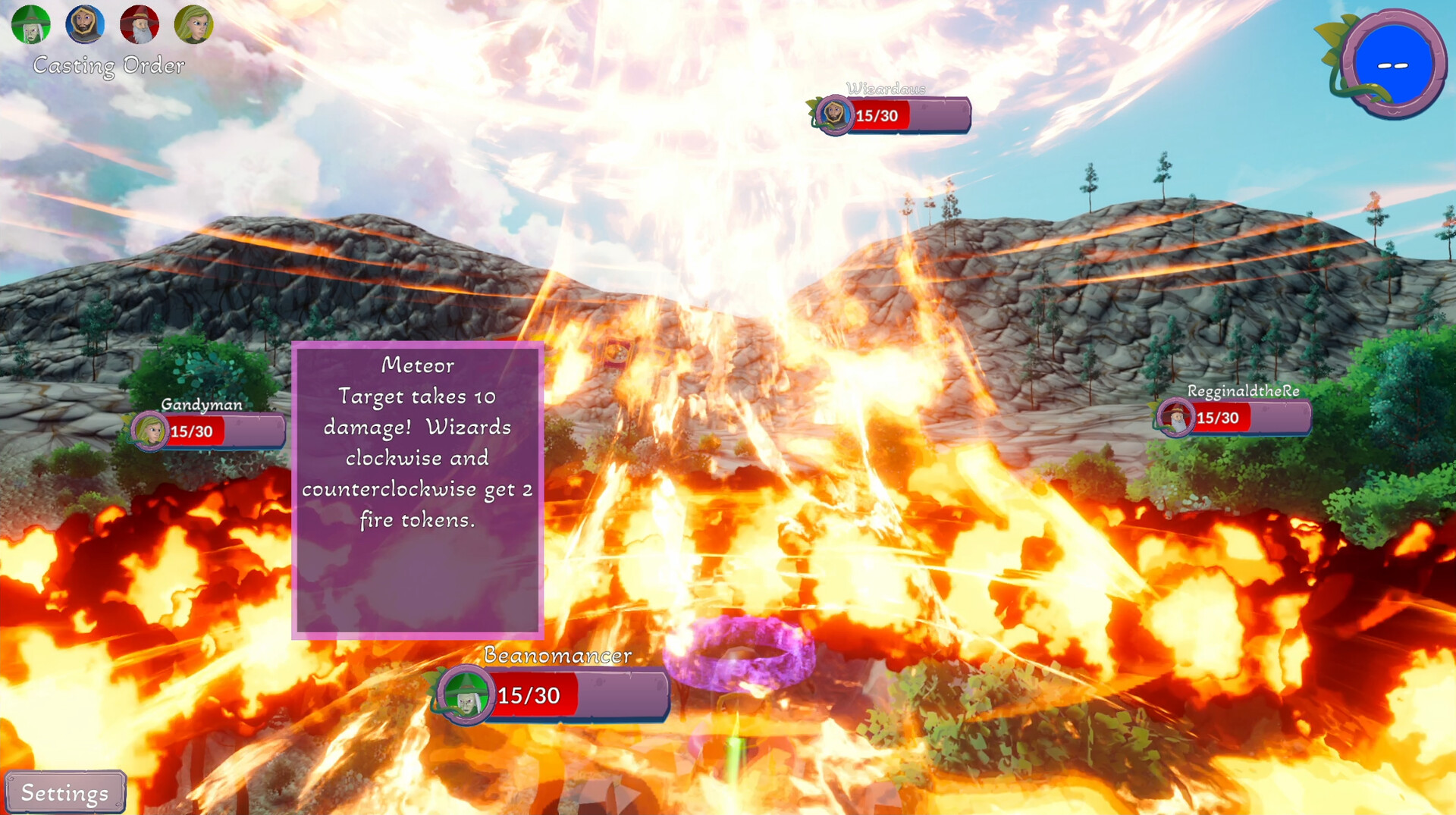Click the blue round timer orb
Viewport: 1456px width, 815px height.
(1393, 64)
